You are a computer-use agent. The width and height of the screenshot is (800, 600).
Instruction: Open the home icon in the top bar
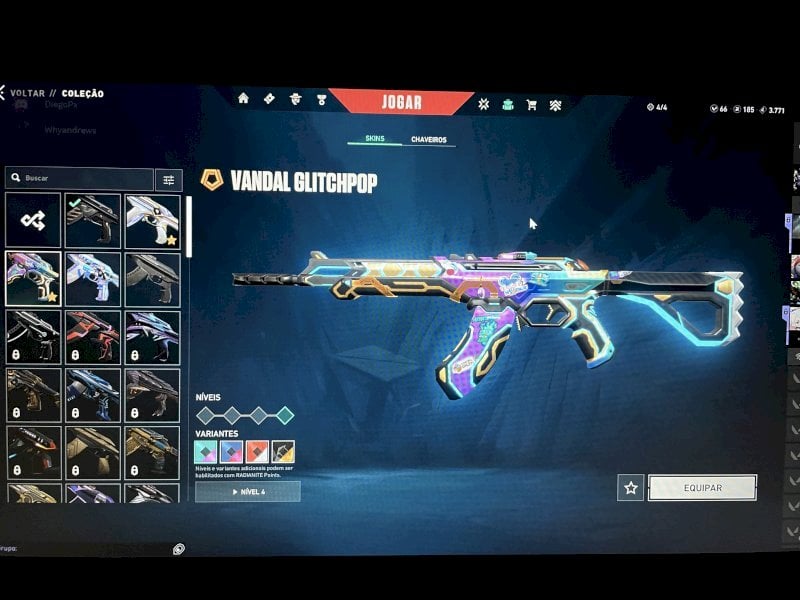click(243, 98)
